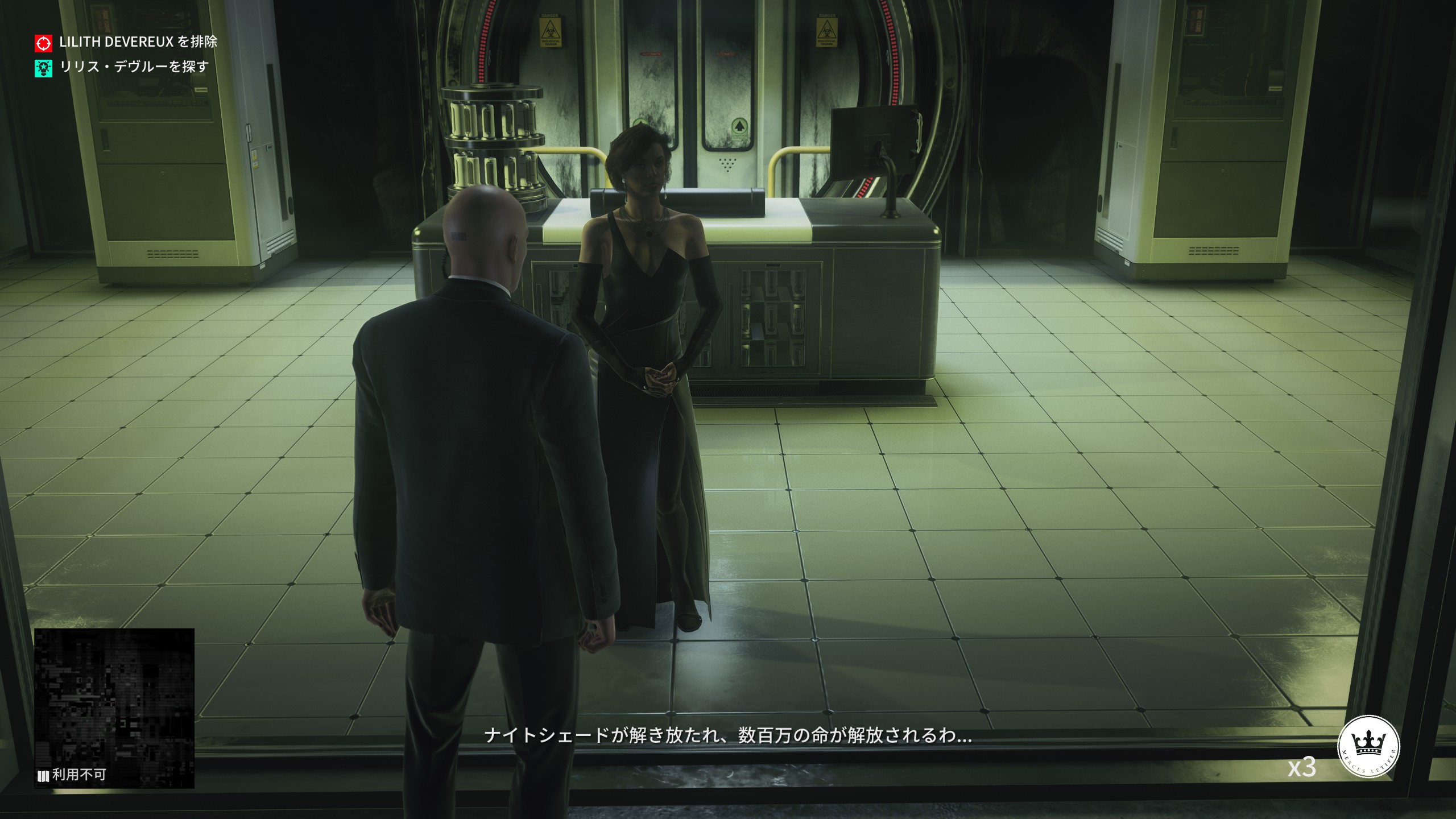Click the crown emblem badge
Image resolution: width=1456 pixels, height=819 pixels.
point(1368,746)
